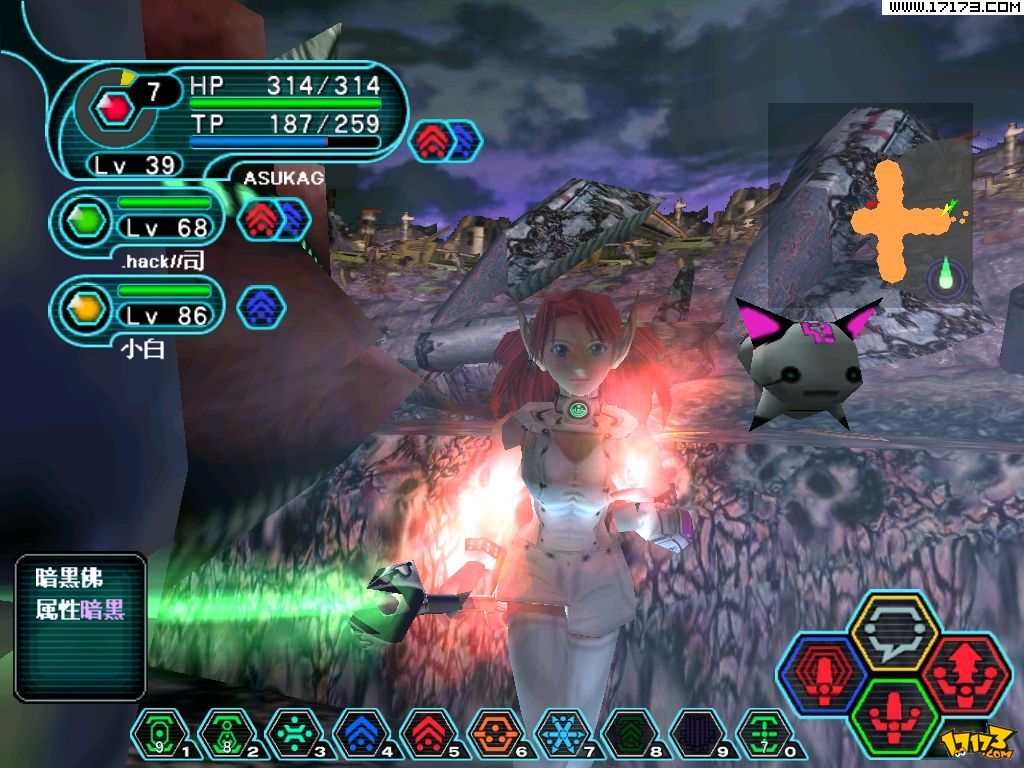Image resolution: width=1024 pixels, height=768 pixels.
Task: Use the quick slot 2 green item
Action: (227, 735)
